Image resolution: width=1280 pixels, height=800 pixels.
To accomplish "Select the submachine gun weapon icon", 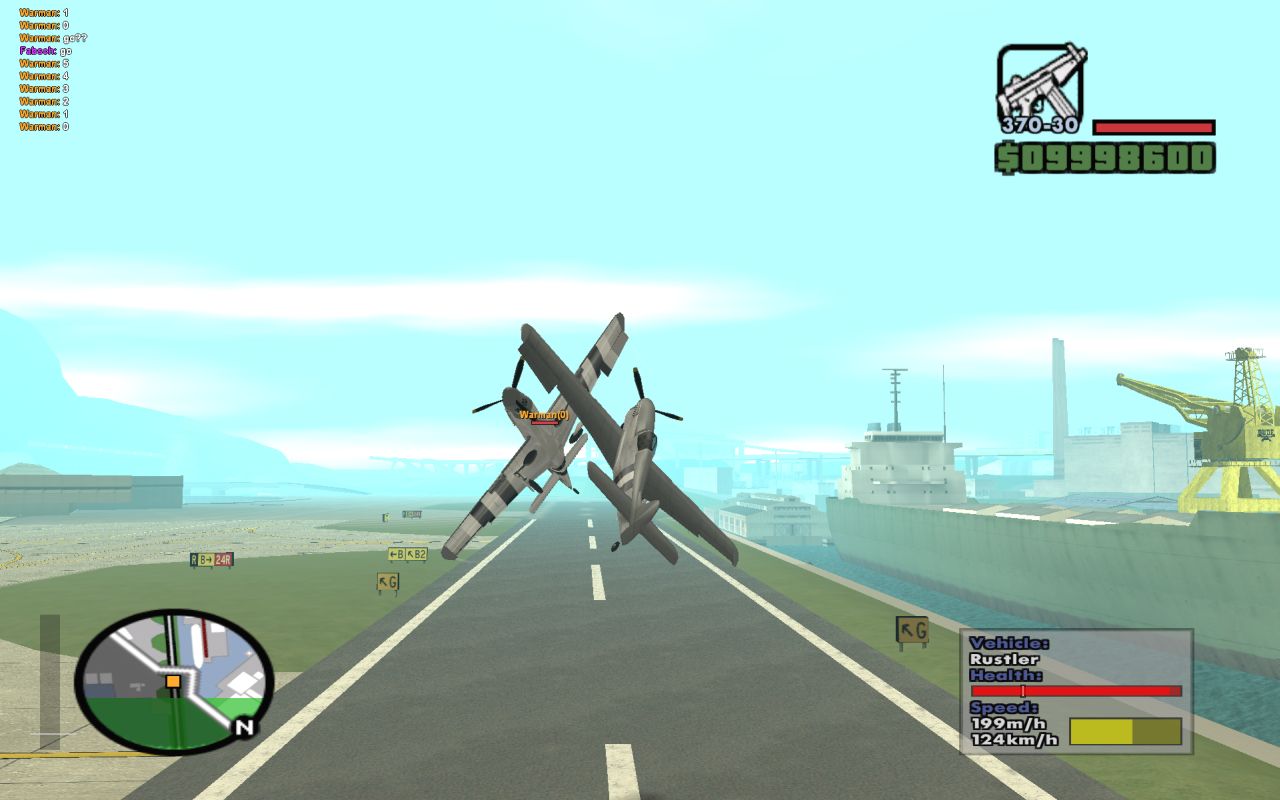I will point(1040,82).
